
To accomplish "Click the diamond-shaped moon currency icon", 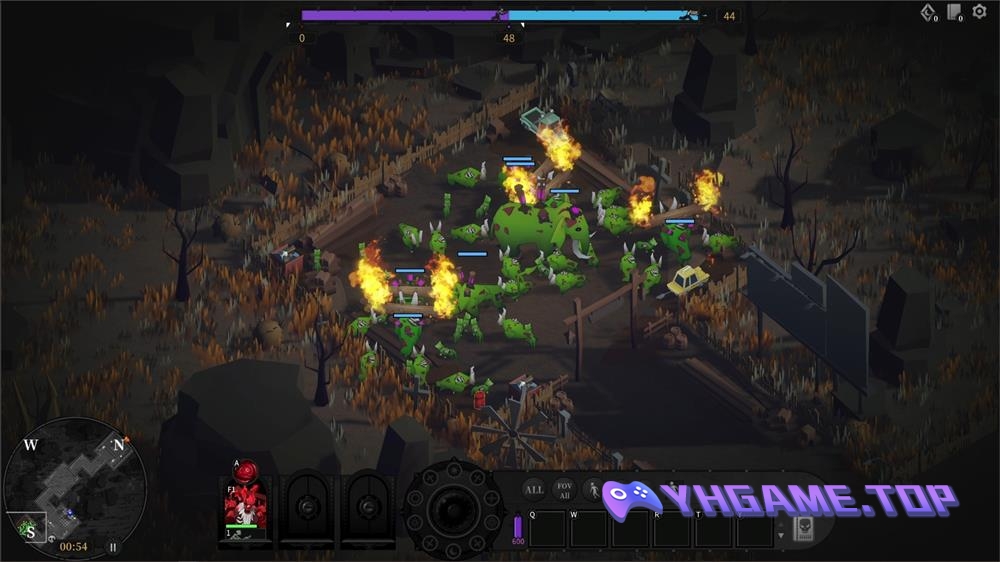I will pos(928,13).
